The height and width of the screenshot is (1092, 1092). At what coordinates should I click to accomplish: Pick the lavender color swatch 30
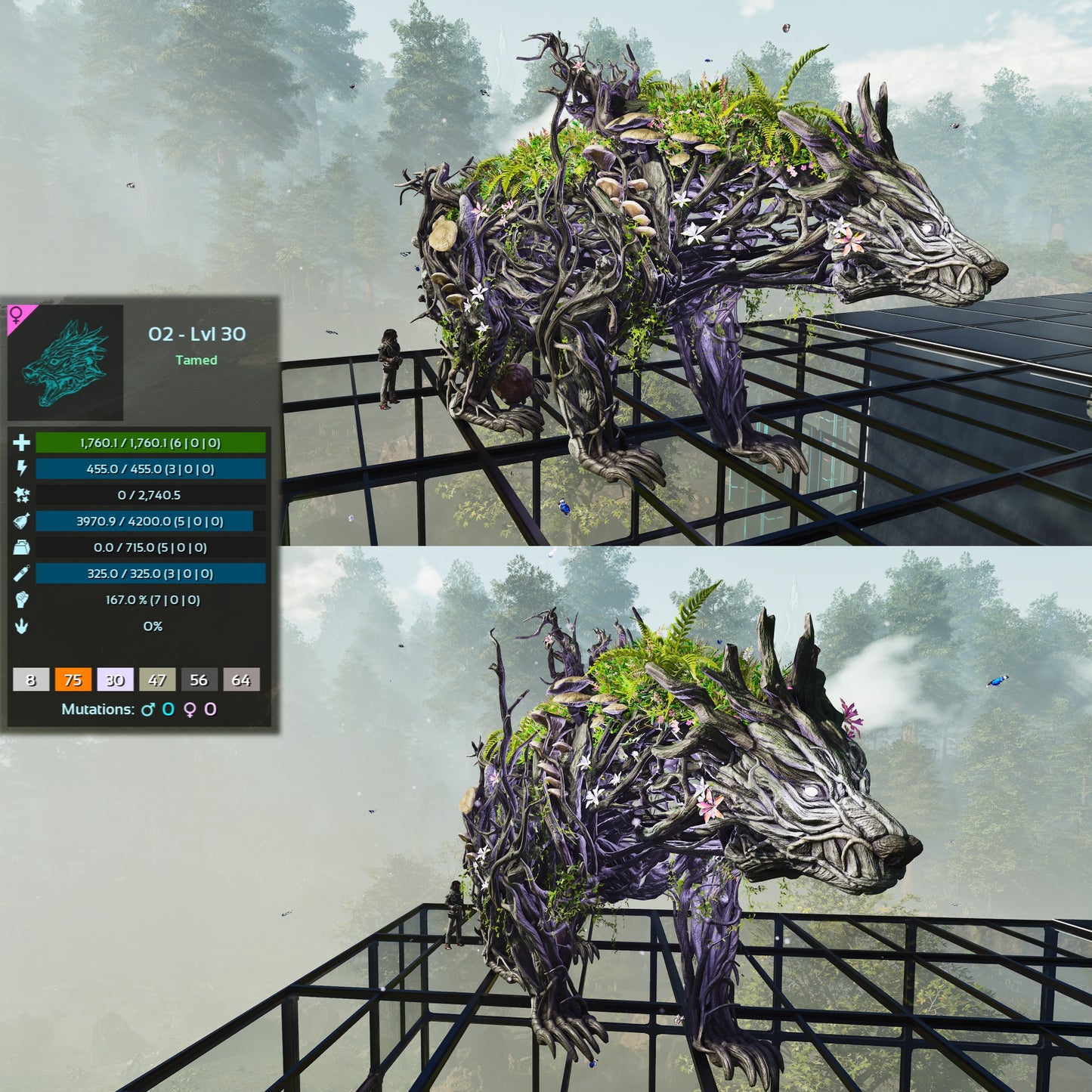(x=115, y=679)
